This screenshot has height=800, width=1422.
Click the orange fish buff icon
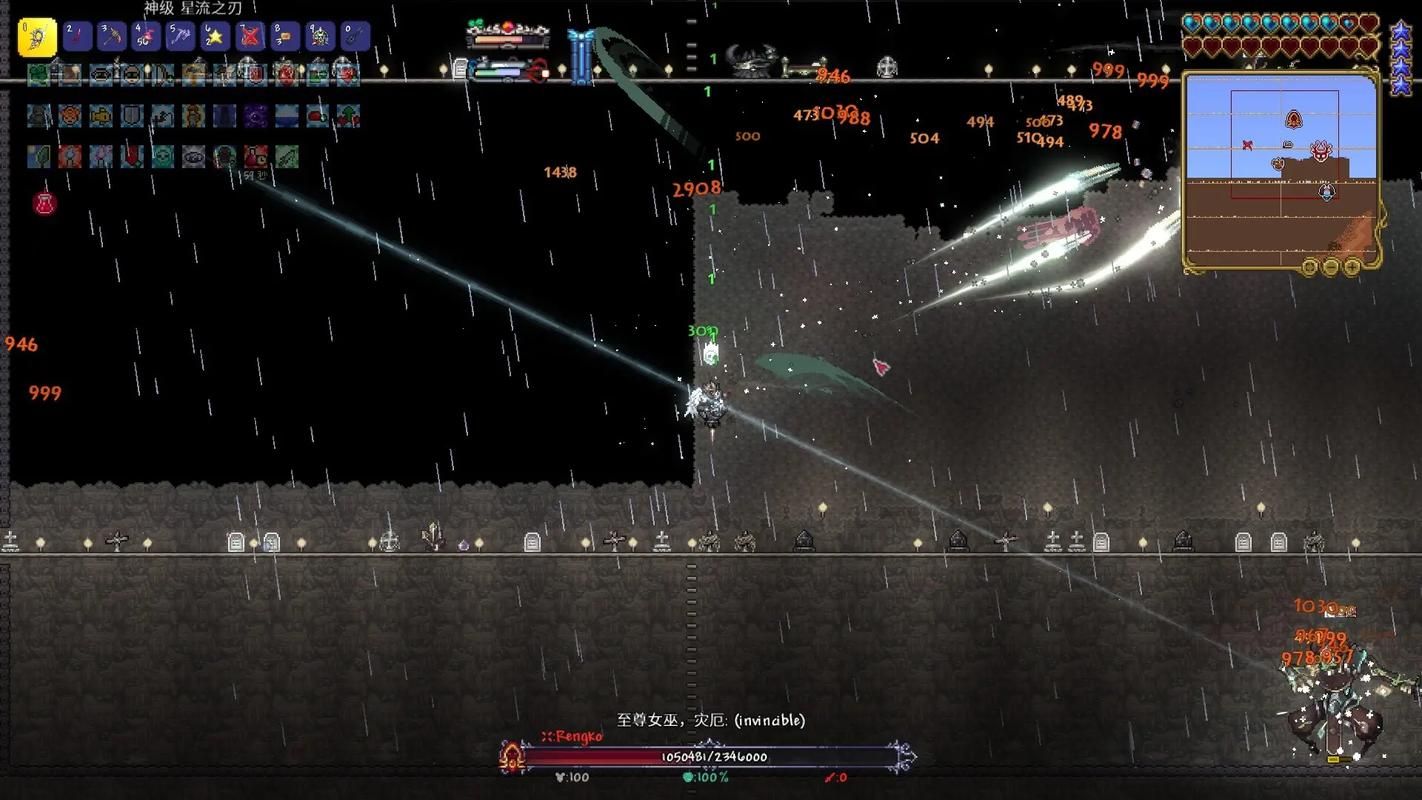pyautogui.click(x=101, y=116)
